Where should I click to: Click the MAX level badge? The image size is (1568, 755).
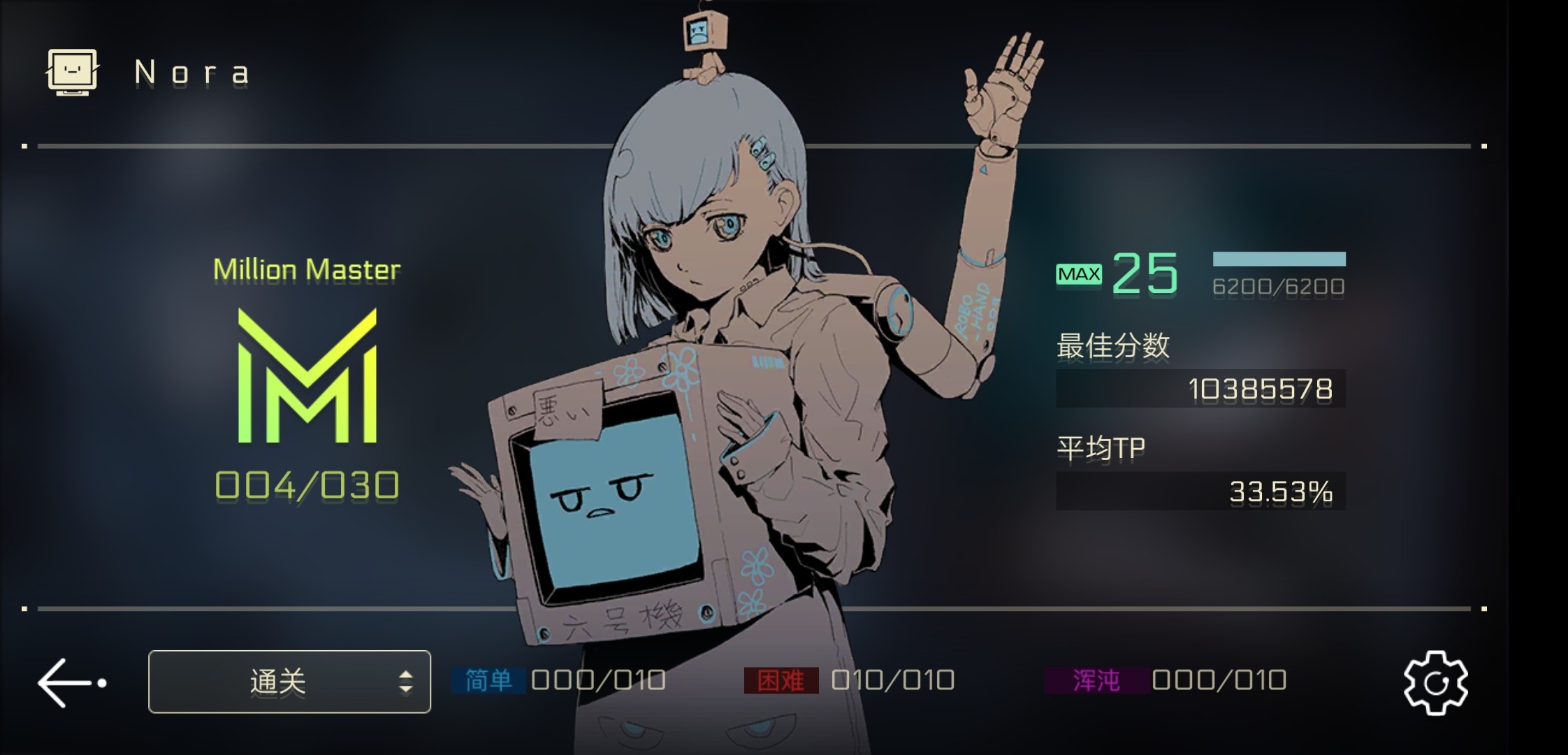(x=1079, y=273)
